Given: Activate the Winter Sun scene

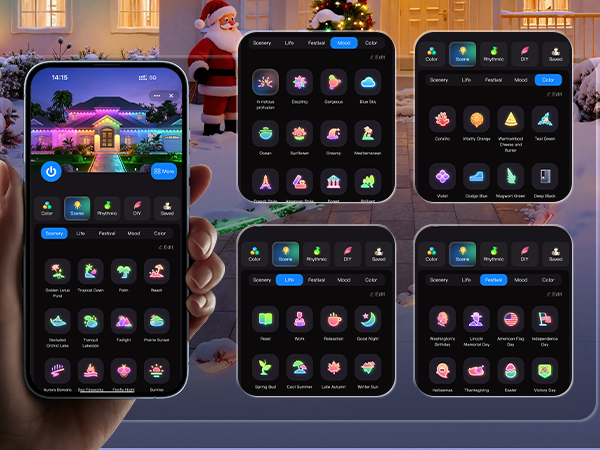Looking at the screenshot, I should (x=367, y=369).
